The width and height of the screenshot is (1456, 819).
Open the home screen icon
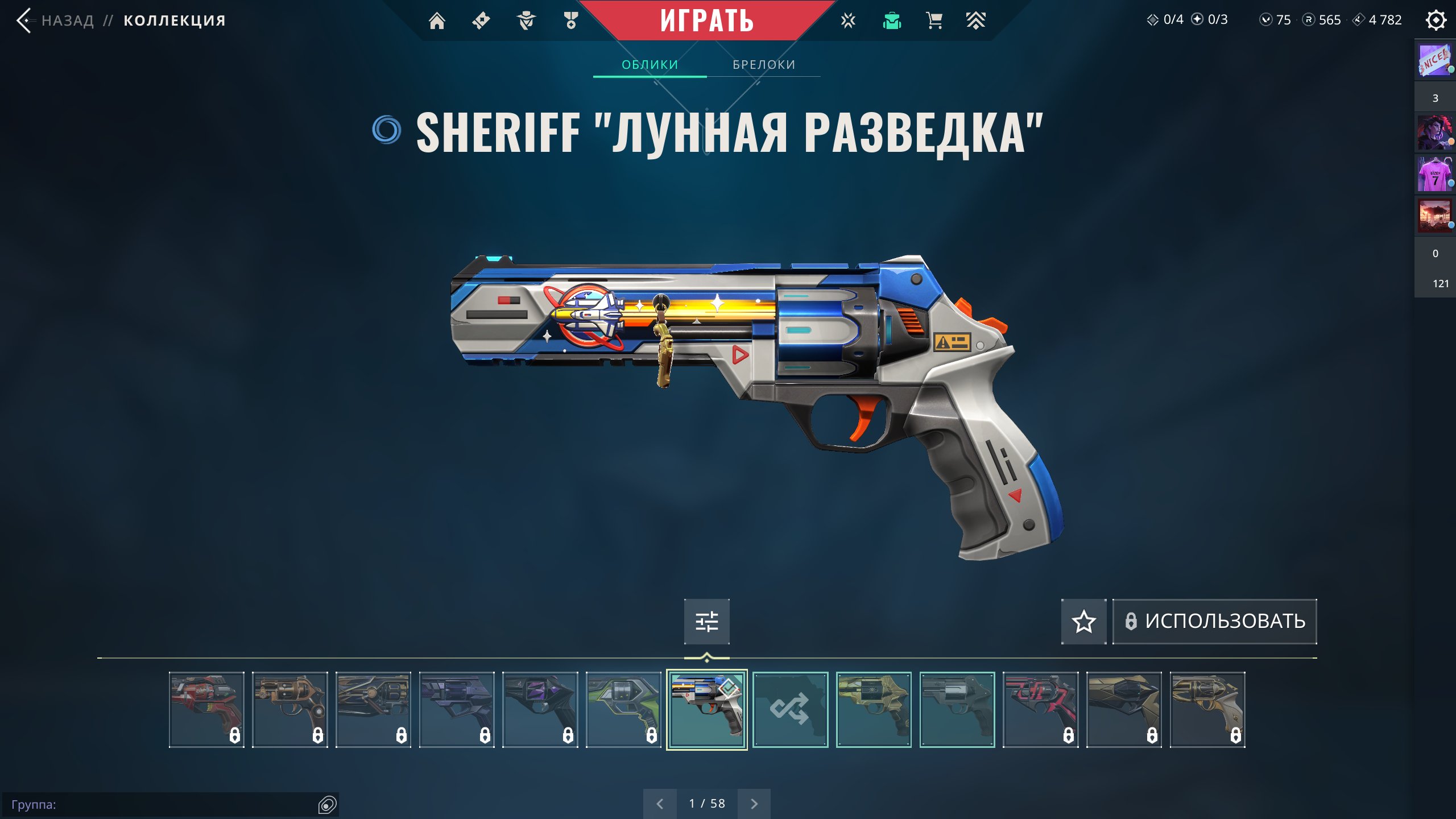(x=437, y=21)
